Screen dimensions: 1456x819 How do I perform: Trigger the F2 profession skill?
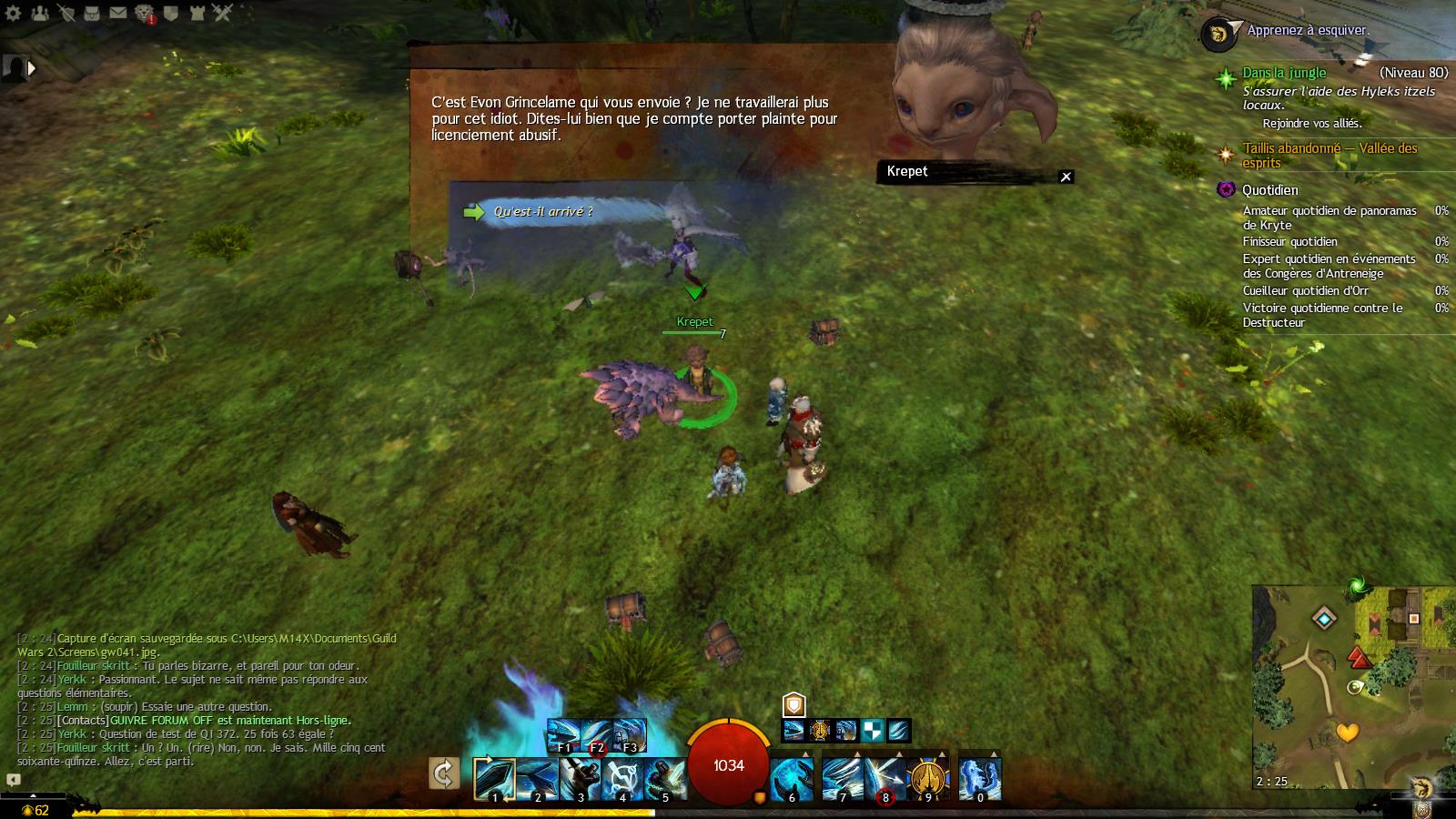[596, 733]
